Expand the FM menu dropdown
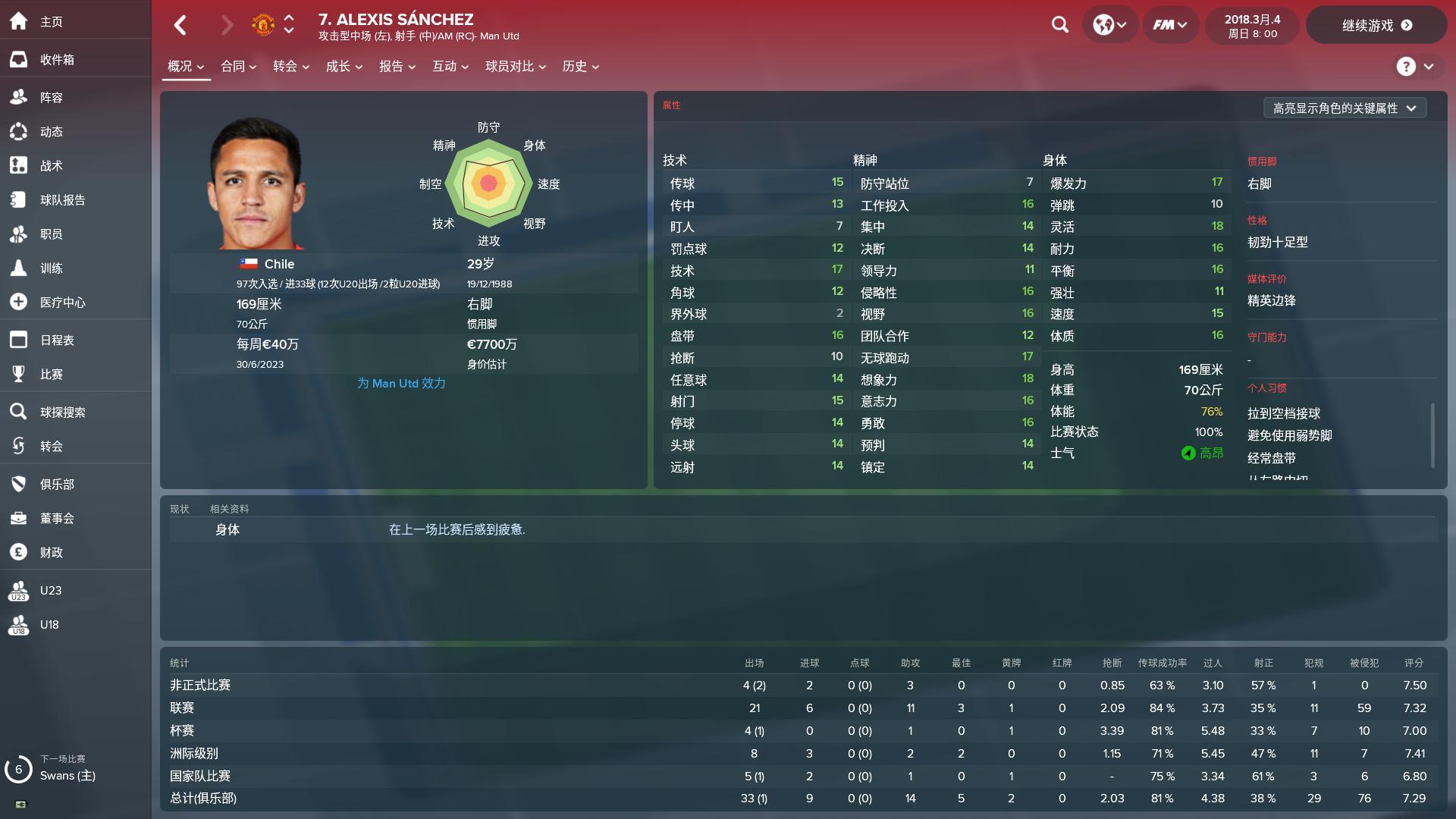 click(1169, 24)
